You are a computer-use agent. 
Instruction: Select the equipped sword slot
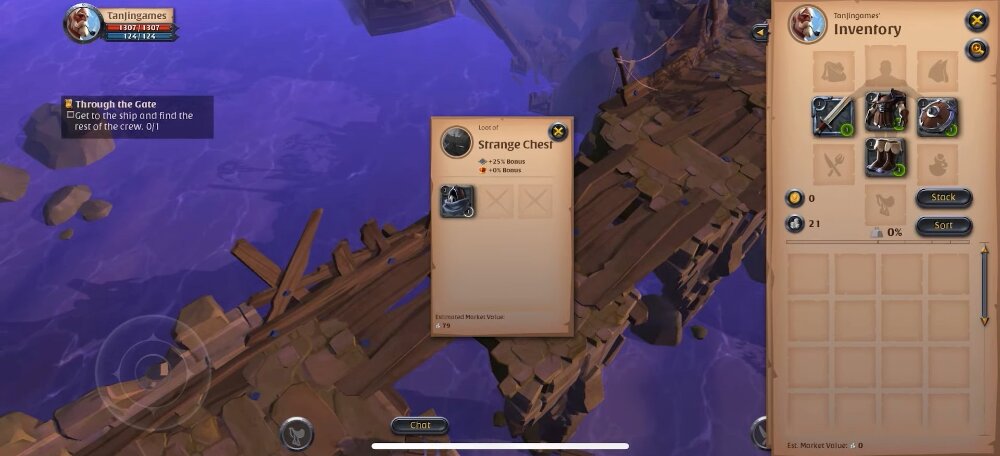click(832, 116)
